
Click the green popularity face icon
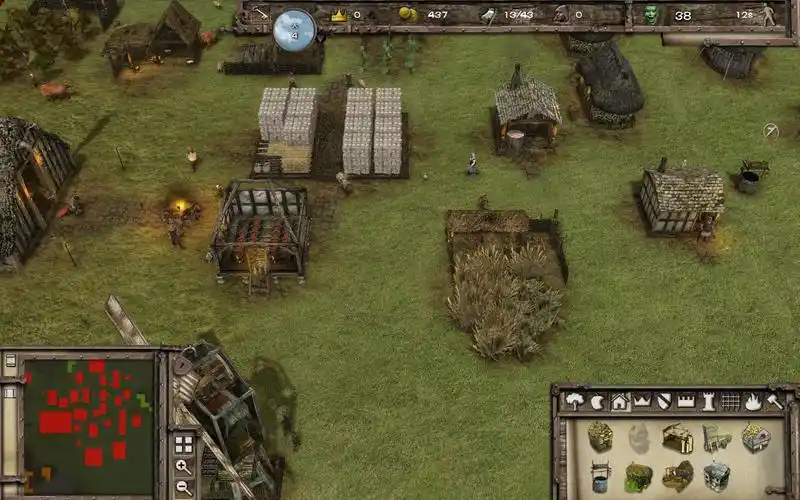click(651, 14)
